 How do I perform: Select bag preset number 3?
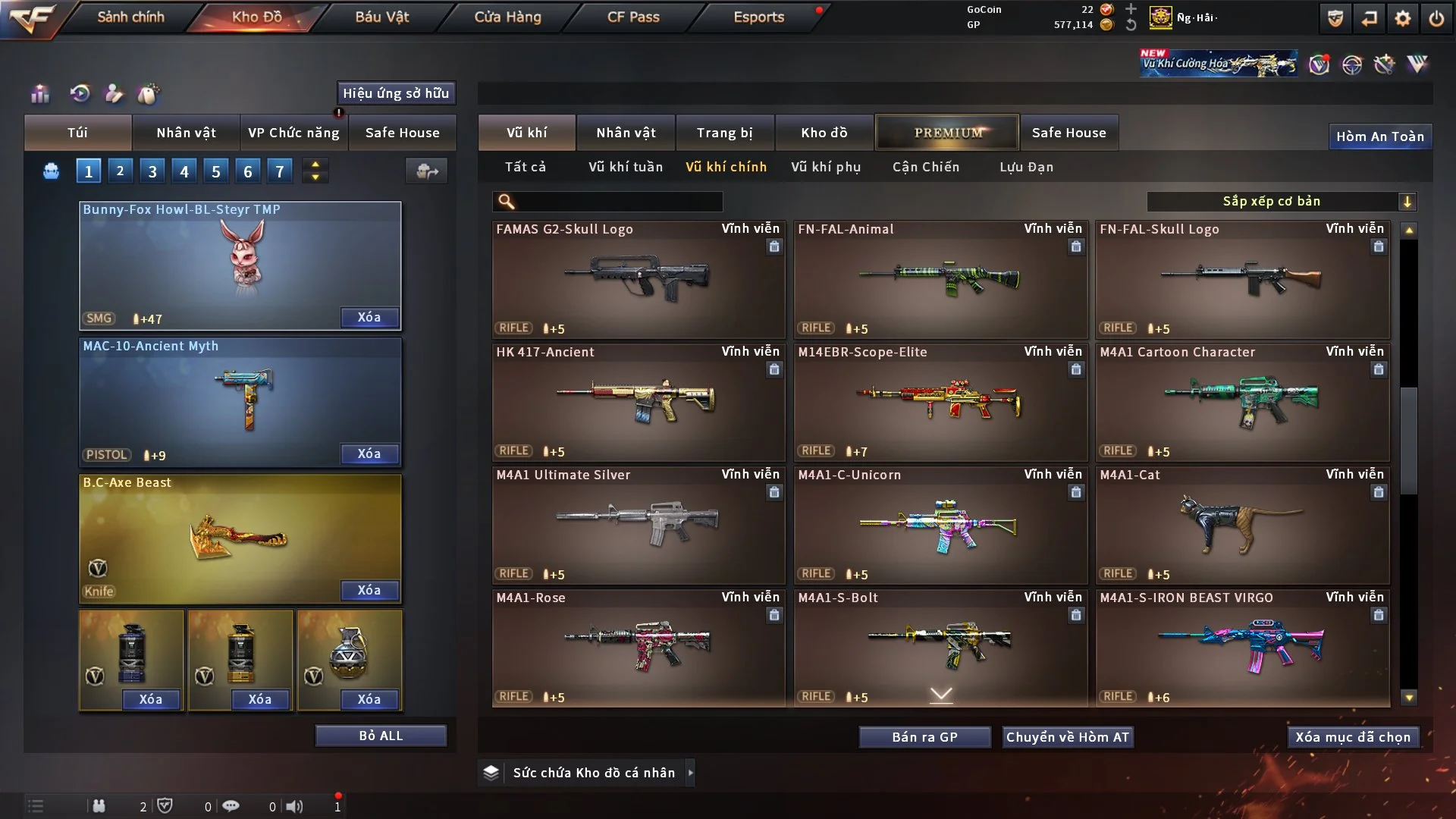pos(152,171)
